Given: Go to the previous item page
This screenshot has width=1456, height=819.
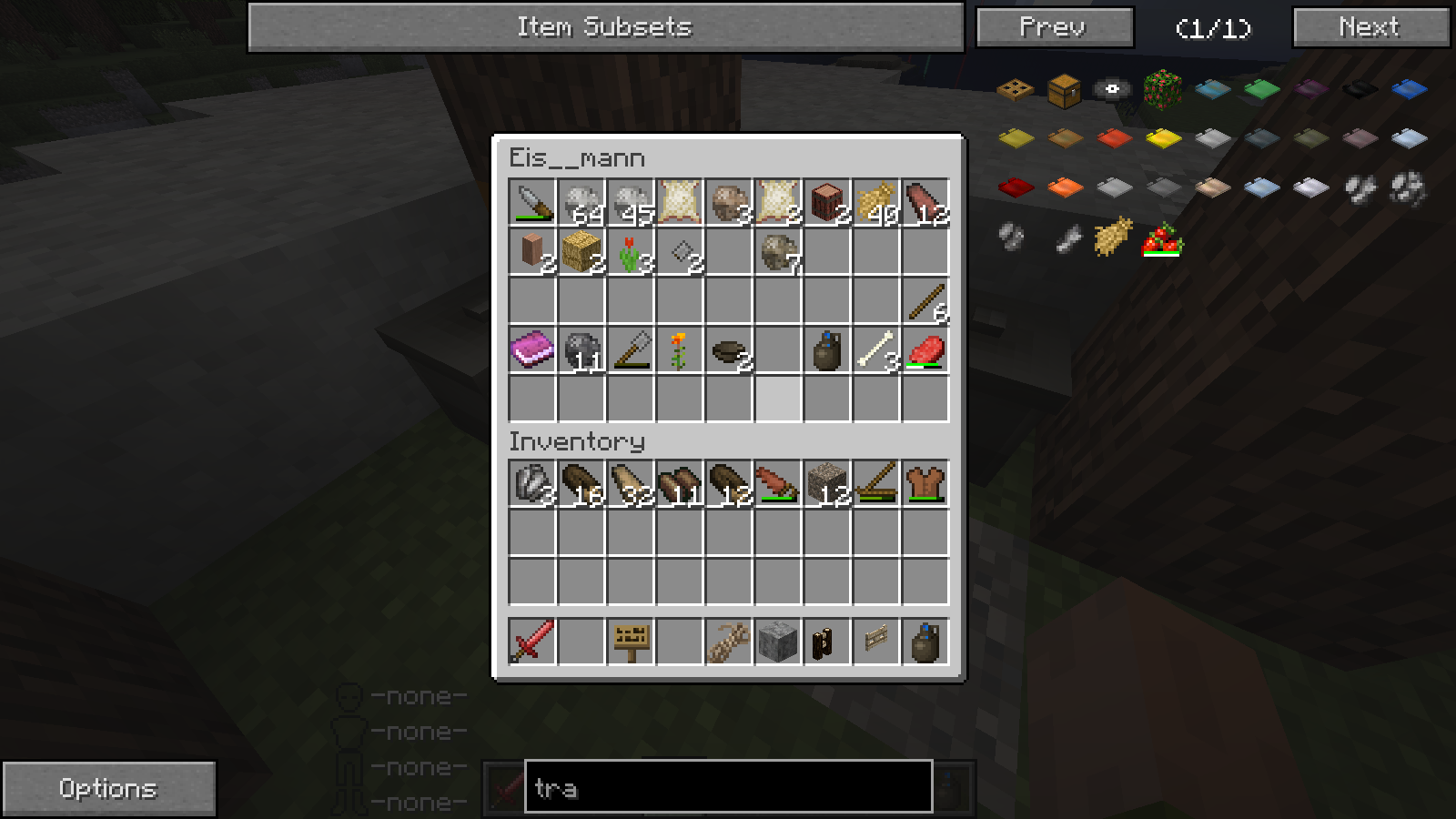Looking at the screenshot, I should (1054, 27).
